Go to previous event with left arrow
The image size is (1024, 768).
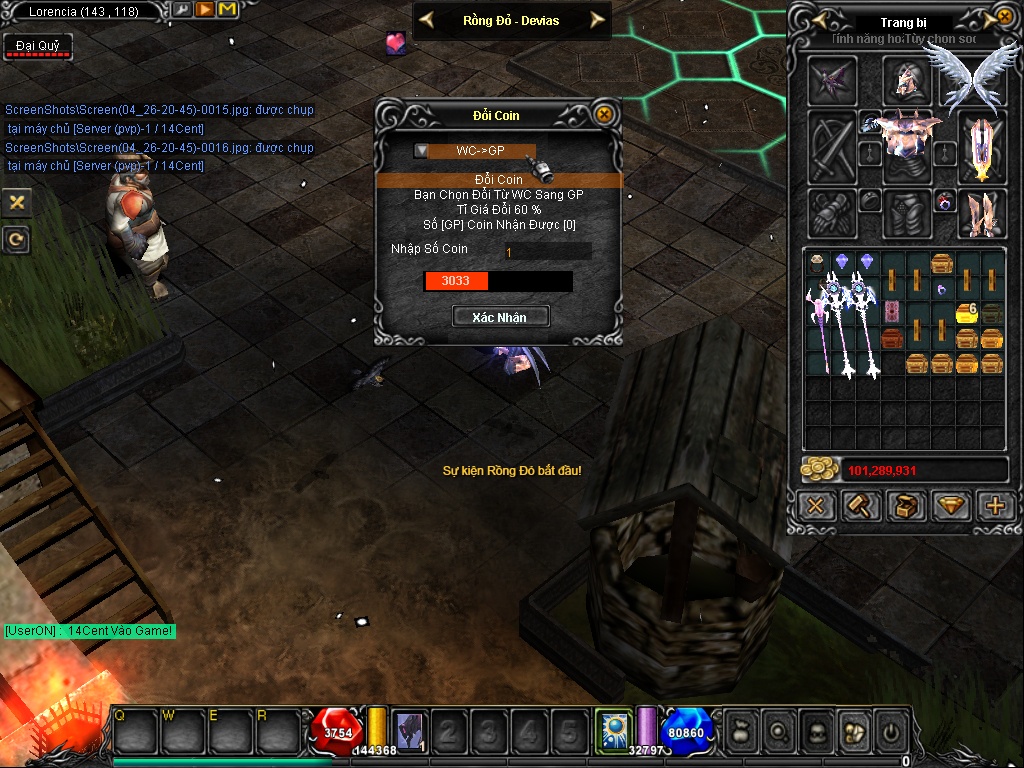coord(427,20)
